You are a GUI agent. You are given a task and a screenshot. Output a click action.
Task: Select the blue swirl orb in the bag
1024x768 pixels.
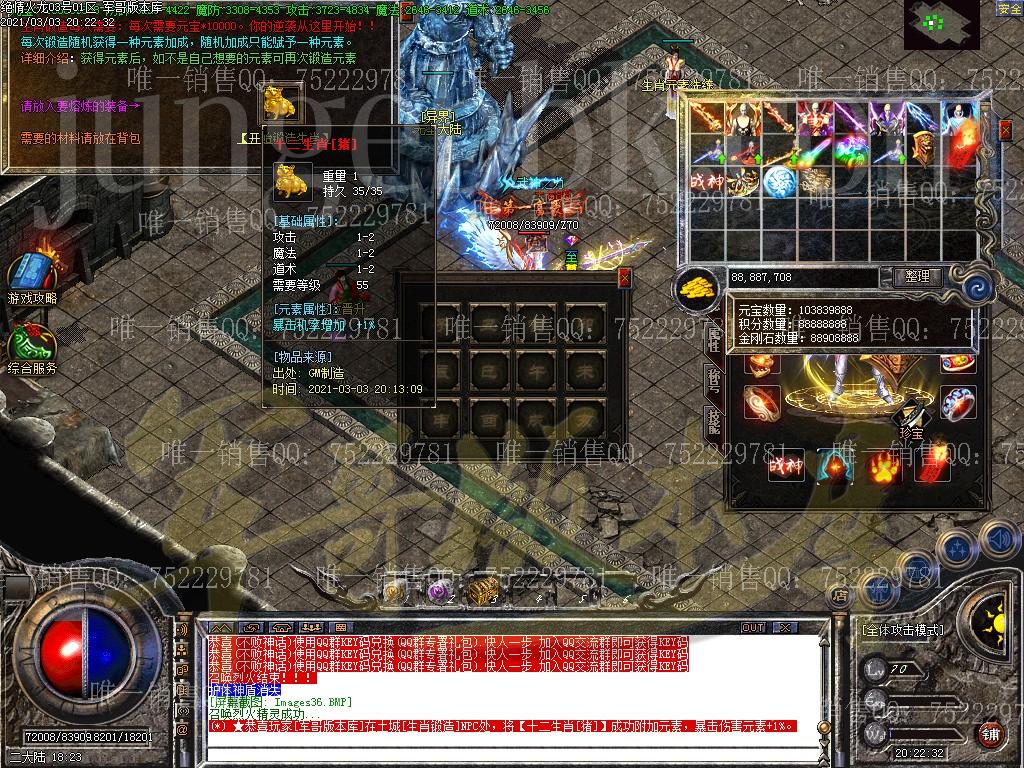tap(779, 182)
